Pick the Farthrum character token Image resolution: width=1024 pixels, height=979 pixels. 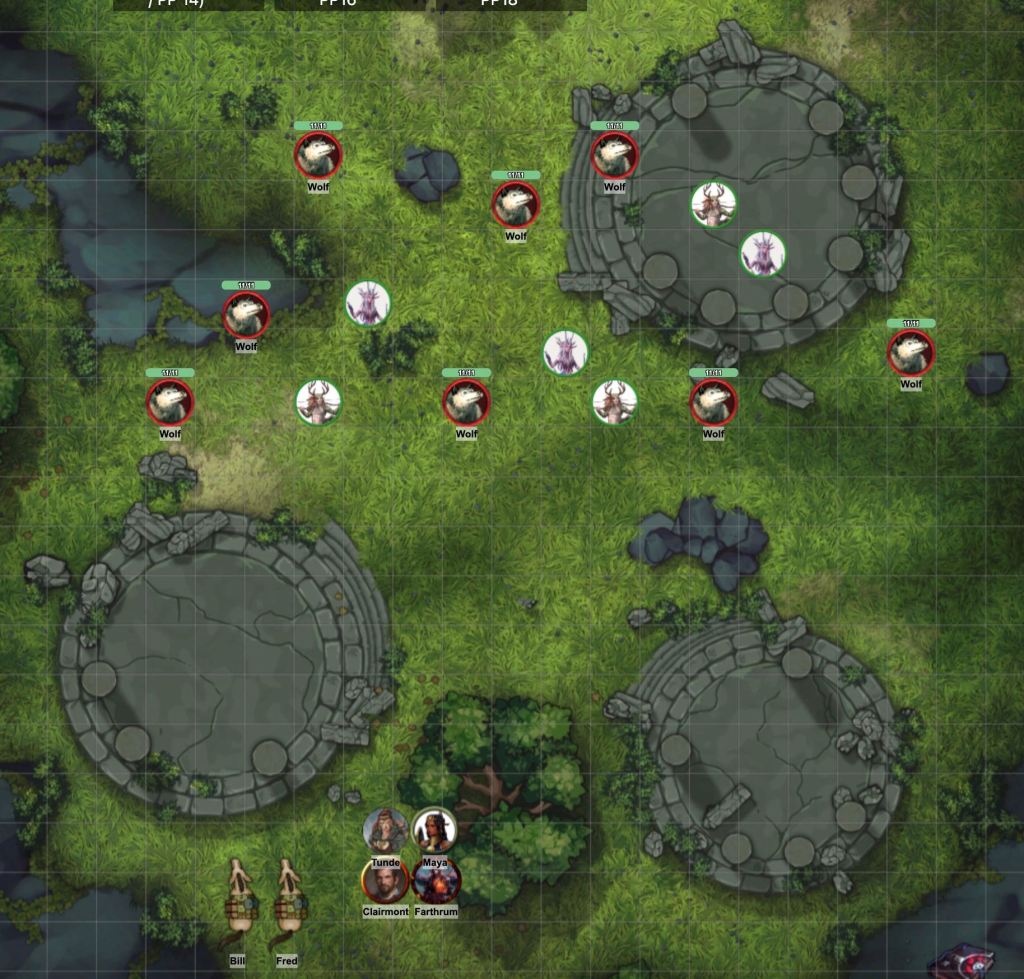436,882
